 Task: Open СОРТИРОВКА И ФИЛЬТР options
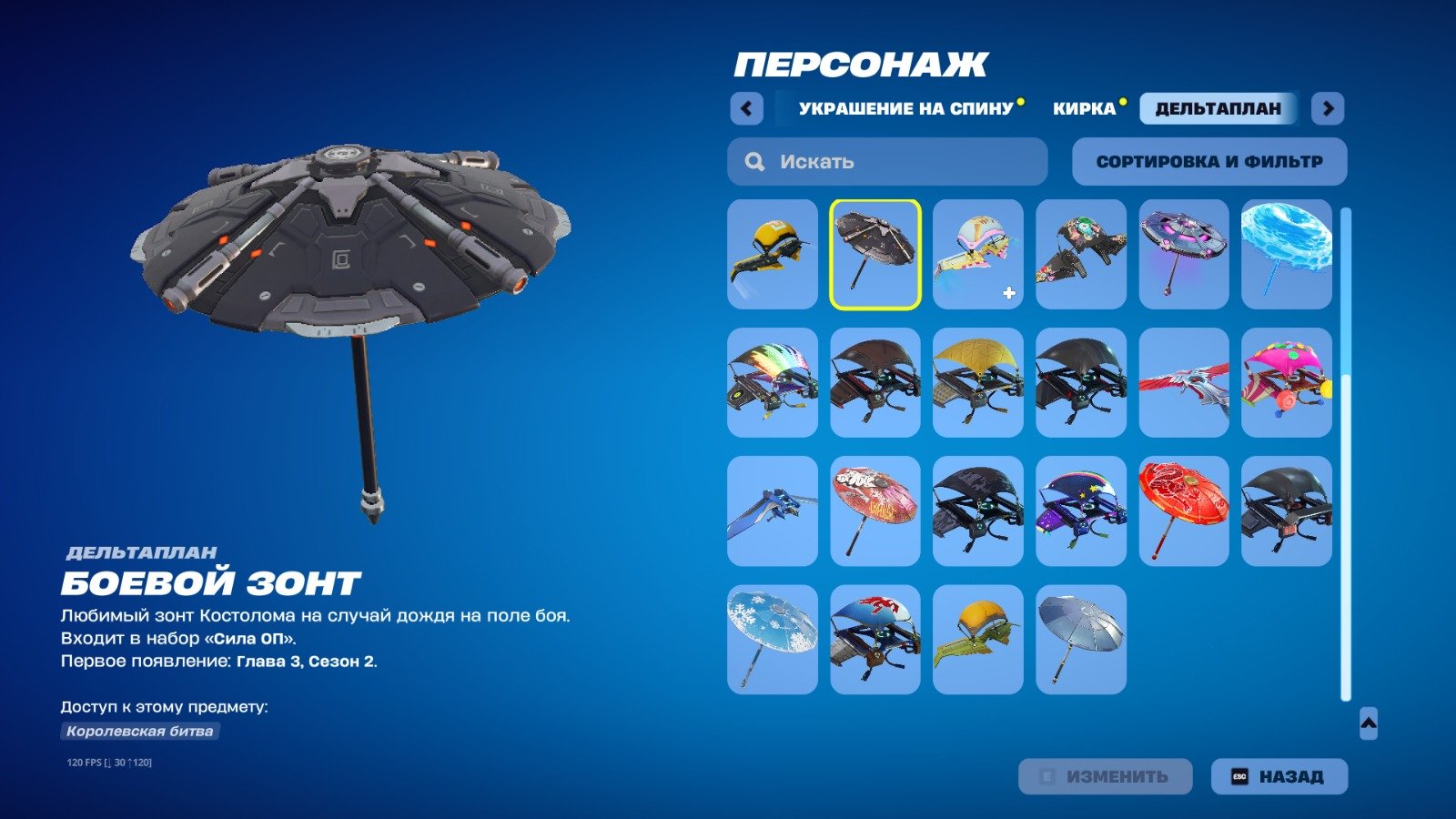tap(1208, 161)
